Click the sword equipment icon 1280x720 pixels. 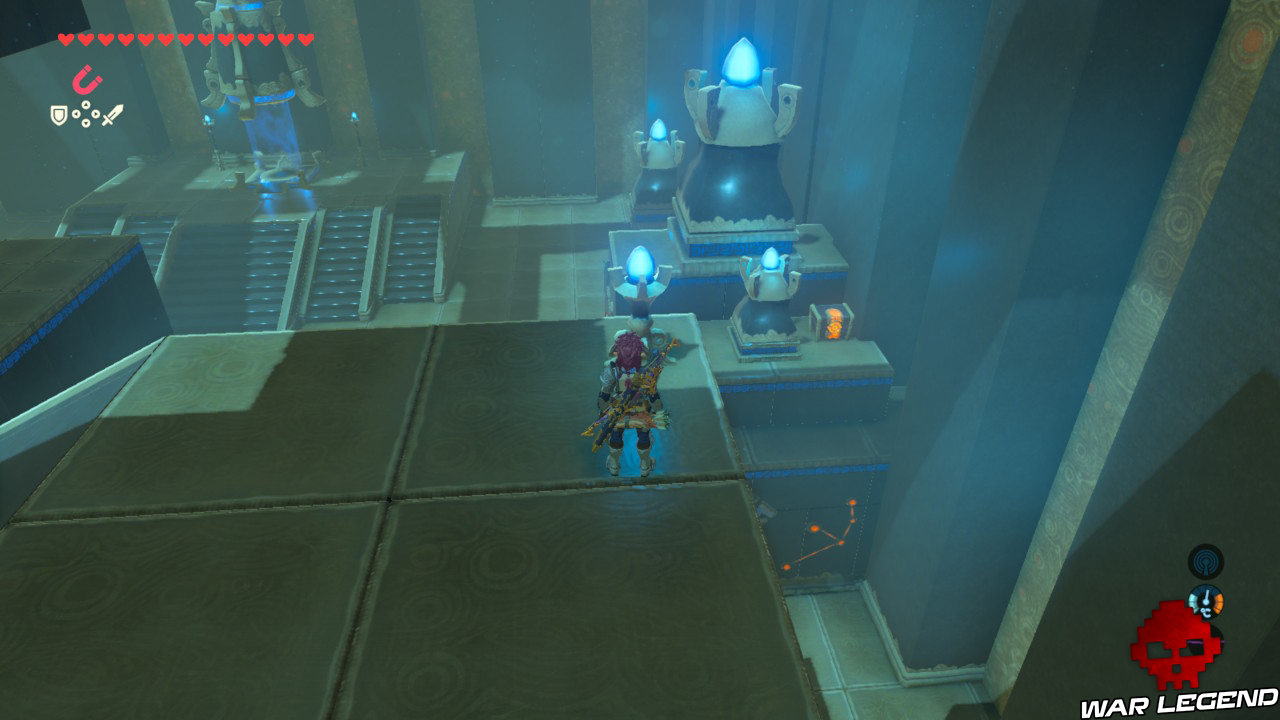point(112,113)
